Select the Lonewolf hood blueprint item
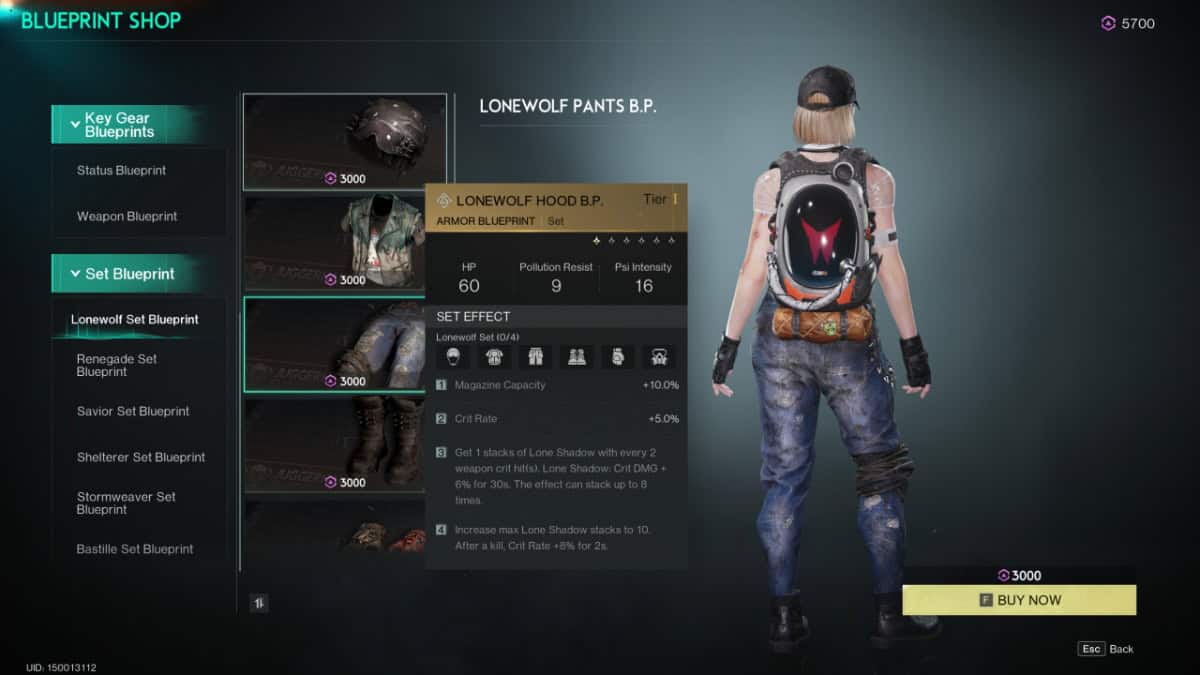The height and width of the screenshot is (675, 1200). click(344, 141)
